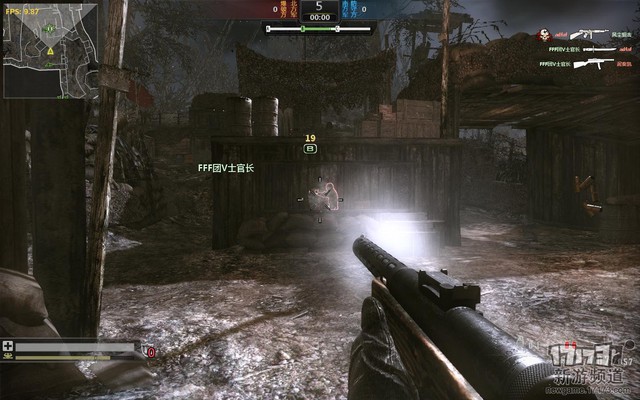
Task: Open the minimap in the corner
Action: [x=49, y=49]
